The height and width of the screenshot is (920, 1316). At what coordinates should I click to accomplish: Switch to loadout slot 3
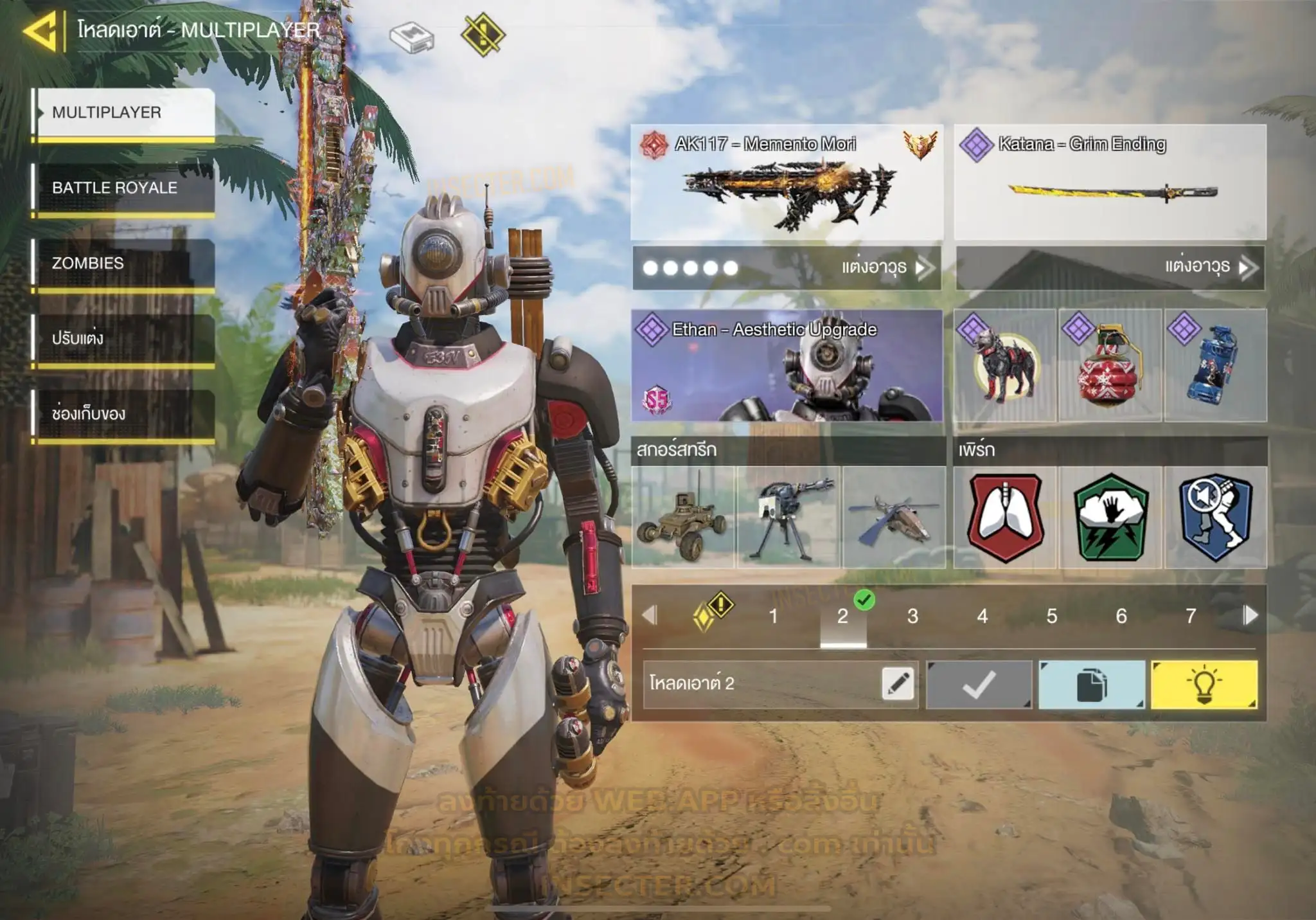point(912,617)
